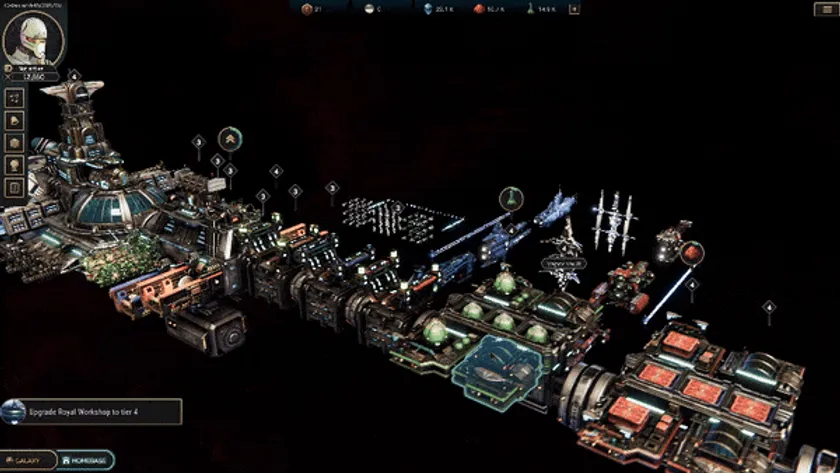Image resolution: width=840 pixels, height=473 pixels.
Task: Open the main menu button in the corner
Action: coord(826,9)
